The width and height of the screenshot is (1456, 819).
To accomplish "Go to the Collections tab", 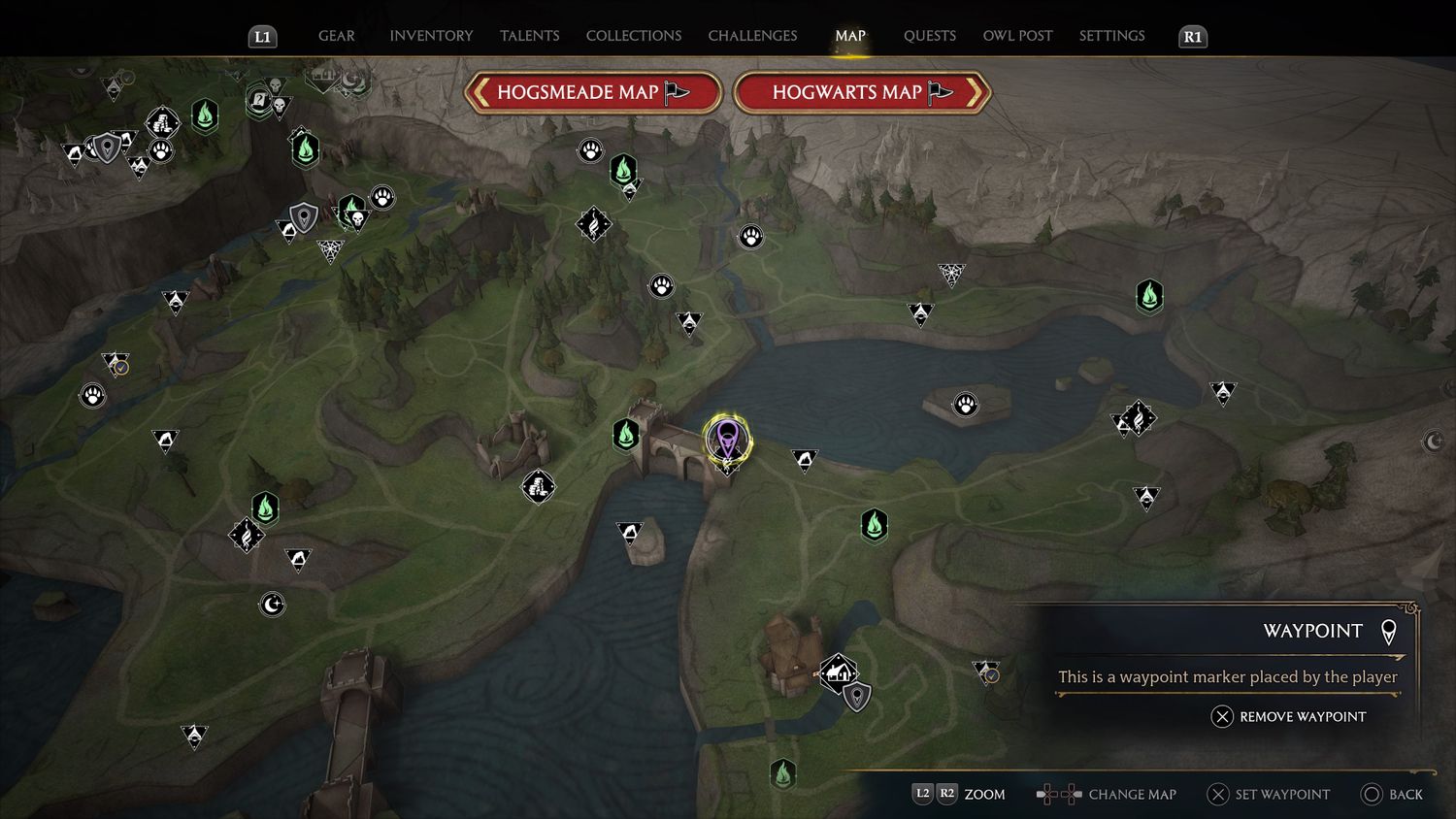I will (x=633, y=36).
